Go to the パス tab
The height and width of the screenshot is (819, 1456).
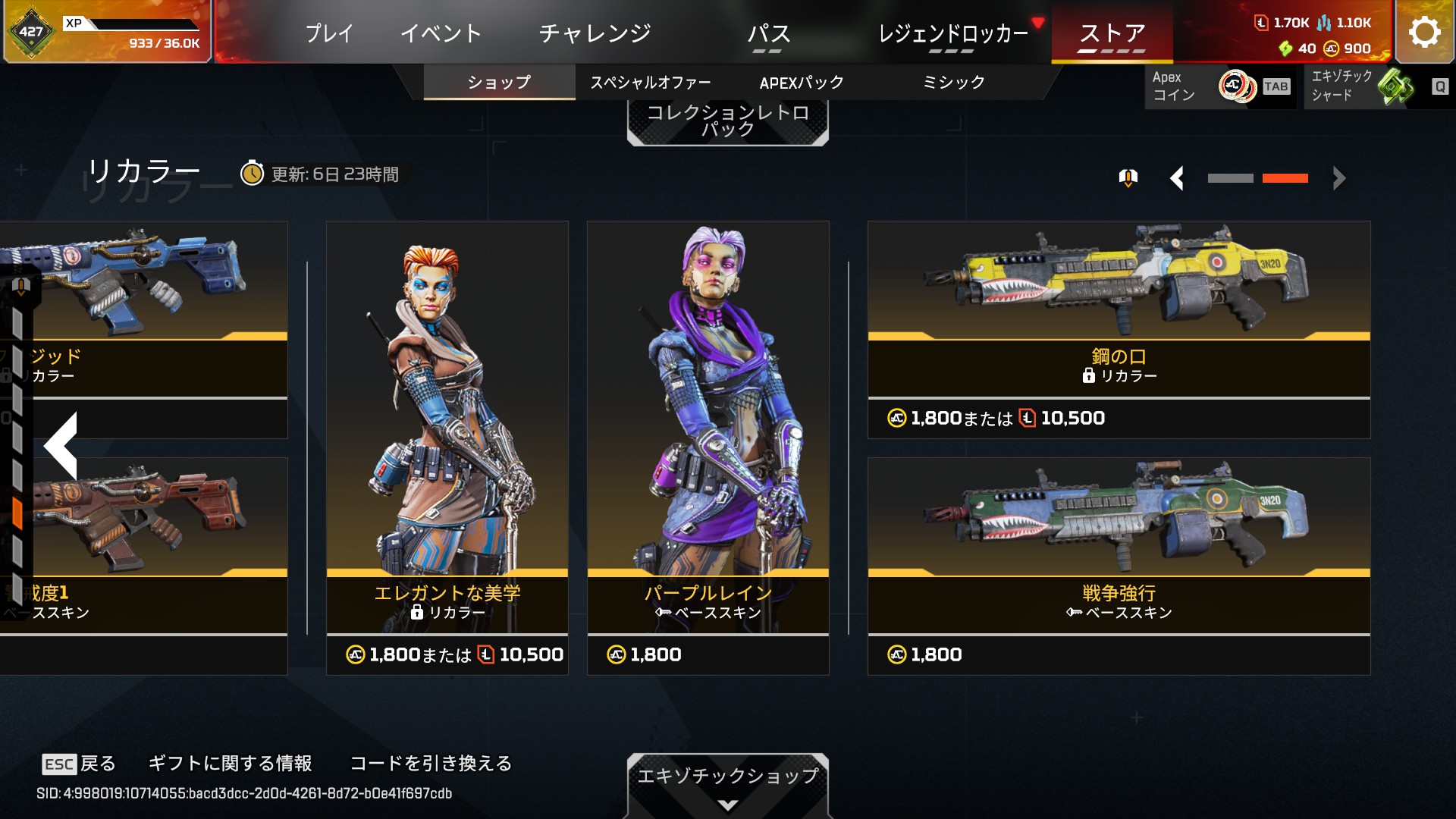point(768,33)
